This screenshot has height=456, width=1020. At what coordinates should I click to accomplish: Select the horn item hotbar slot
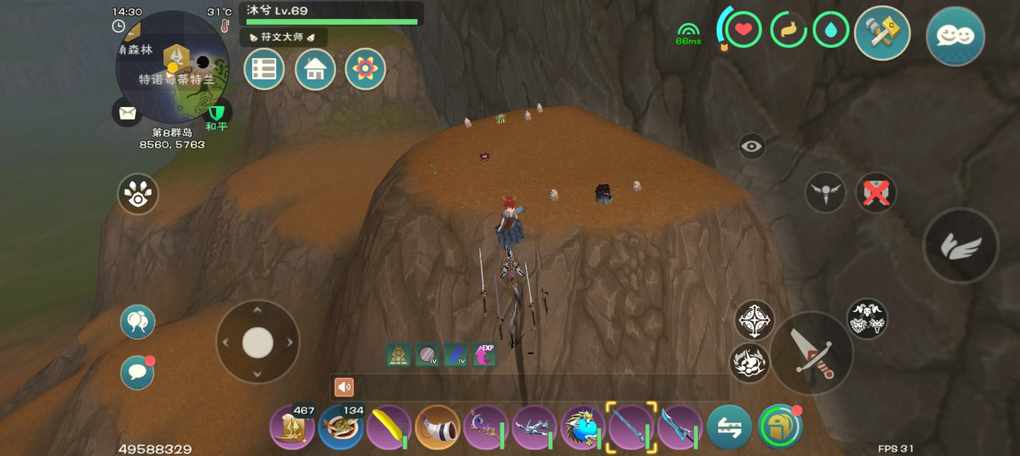click(x=437, y=427)
